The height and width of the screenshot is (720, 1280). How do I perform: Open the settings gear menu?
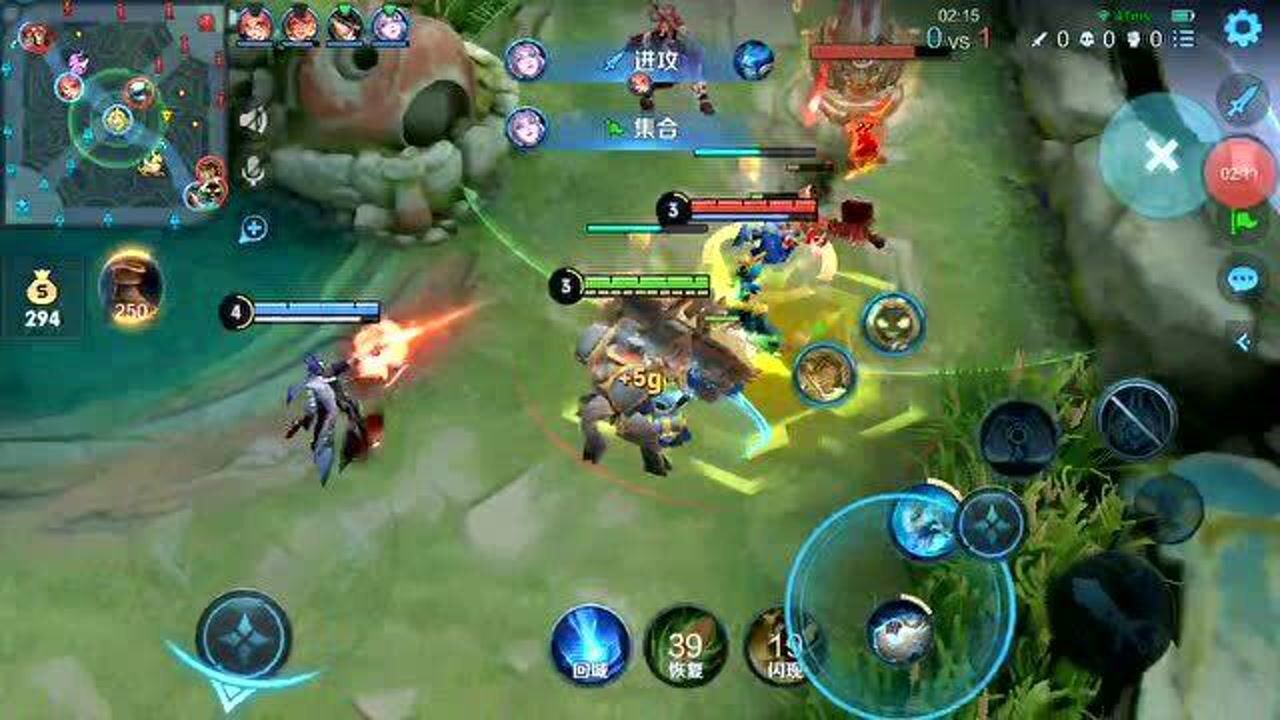tap(1242, 29)
